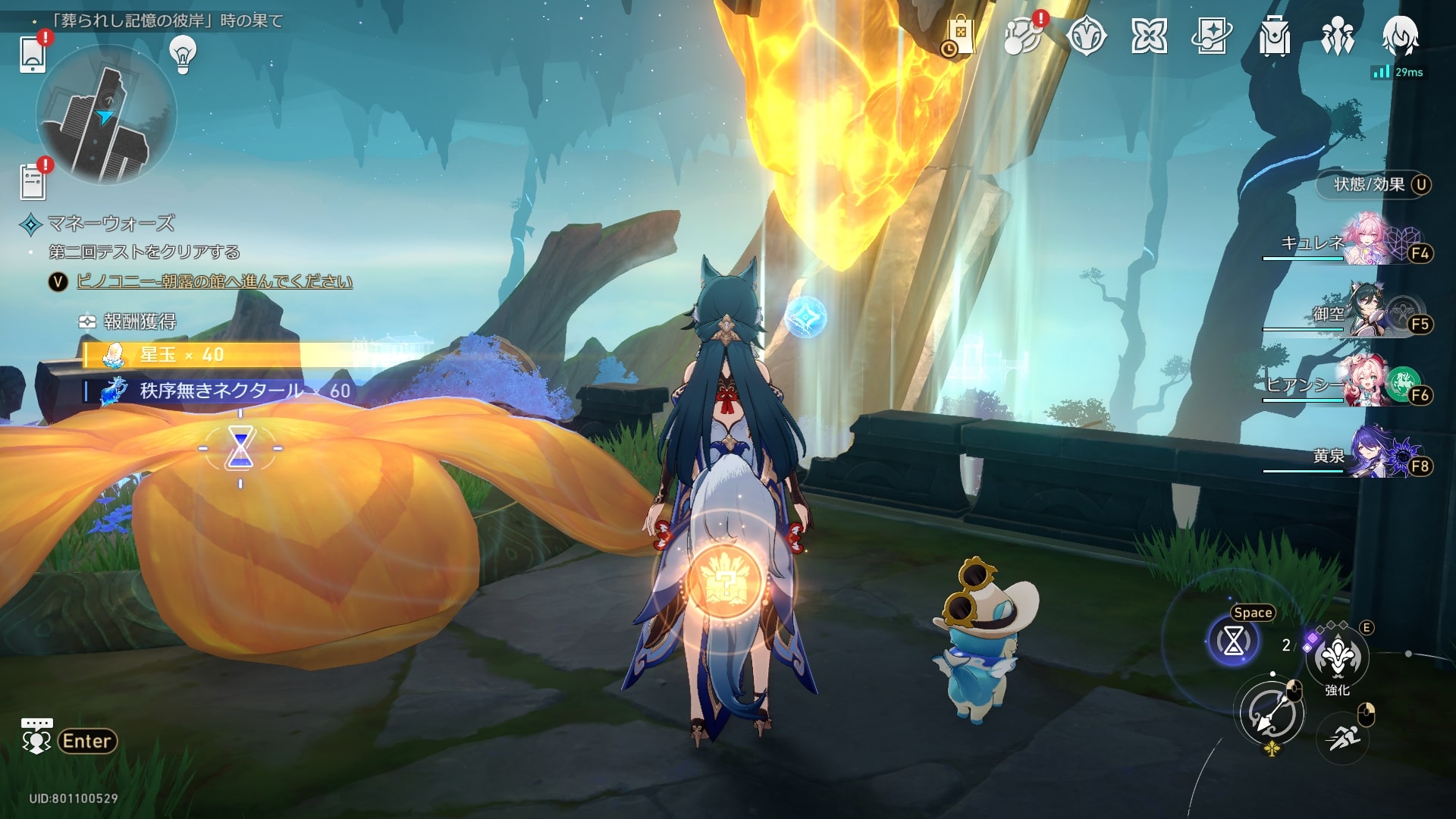This screenshot has width=1456, height=819.
Task: Activate the hourglass skill button
Action: [x=1233, y=642]
